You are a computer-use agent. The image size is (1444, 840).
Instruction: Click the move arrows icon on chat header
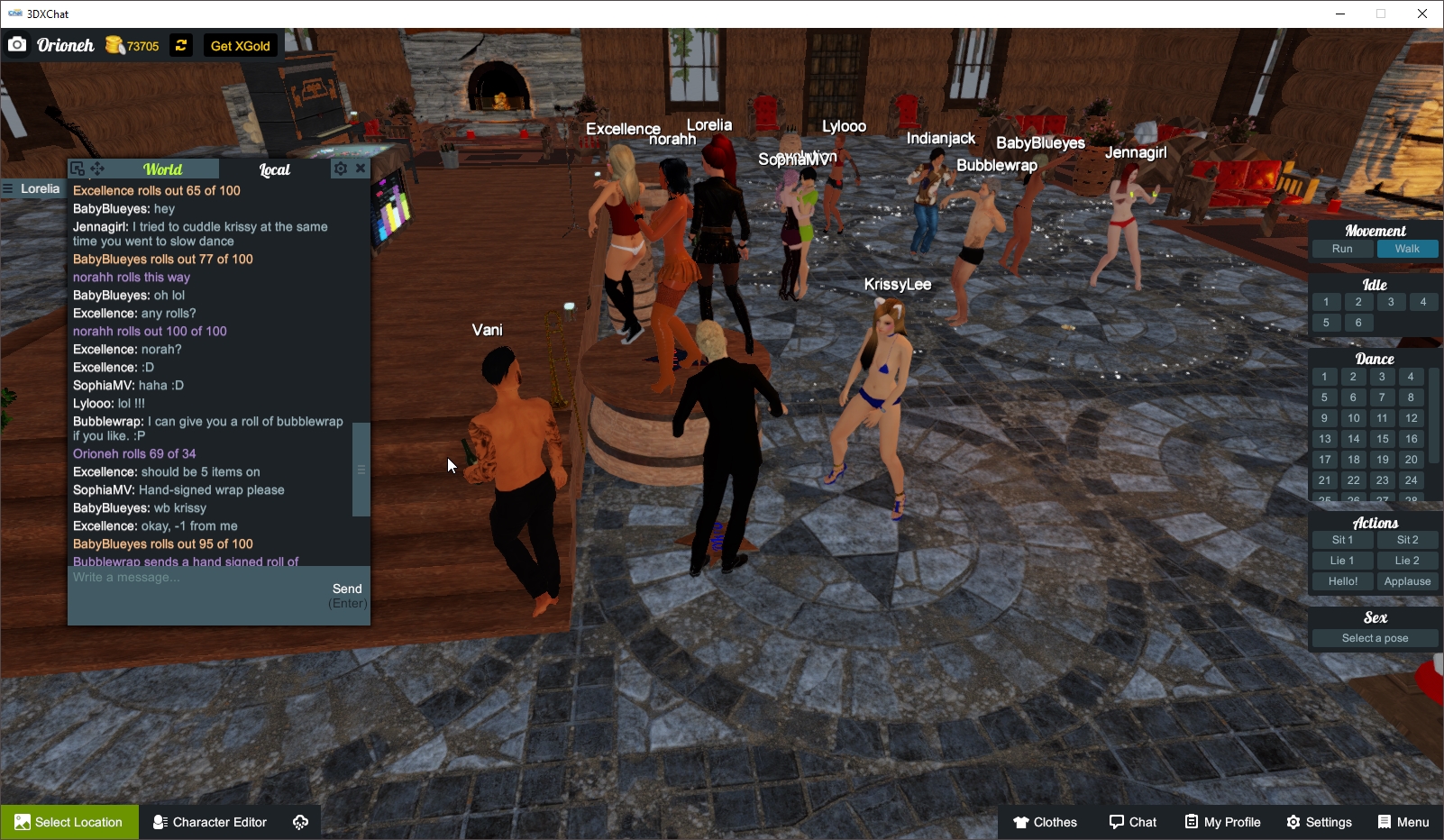pos(97,168)
